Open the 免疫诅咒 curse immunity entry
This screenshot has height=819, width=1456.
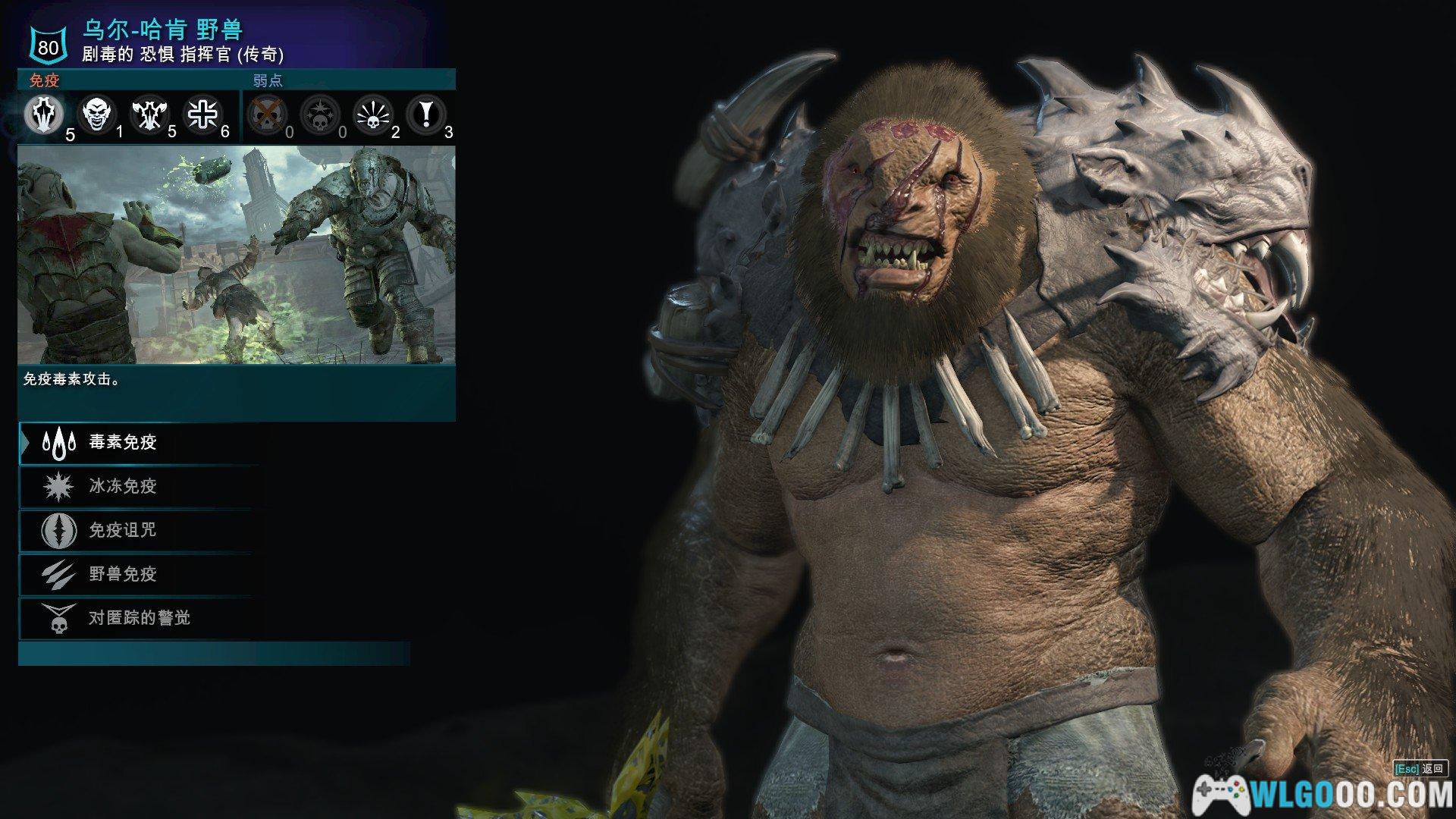click(121, 531)
